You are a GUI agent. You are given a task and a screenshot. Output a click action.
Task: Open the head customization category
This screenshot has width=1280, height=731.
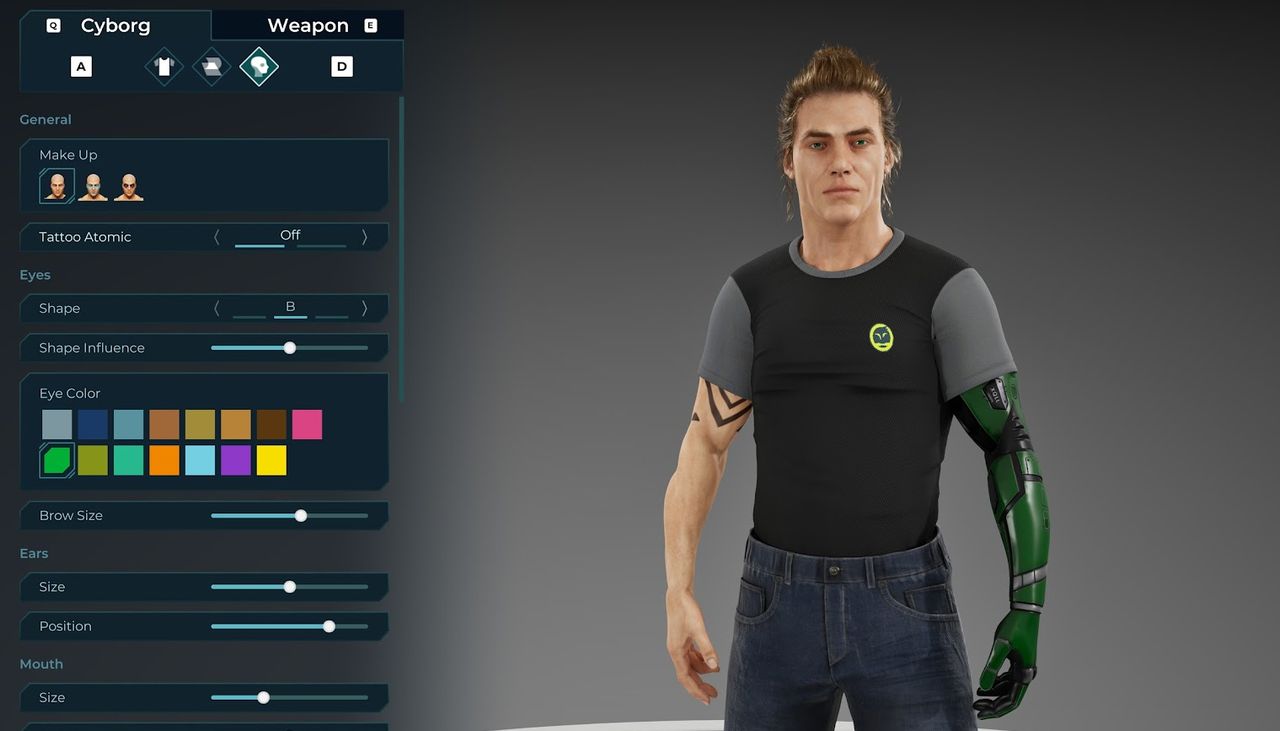(259, 67)
